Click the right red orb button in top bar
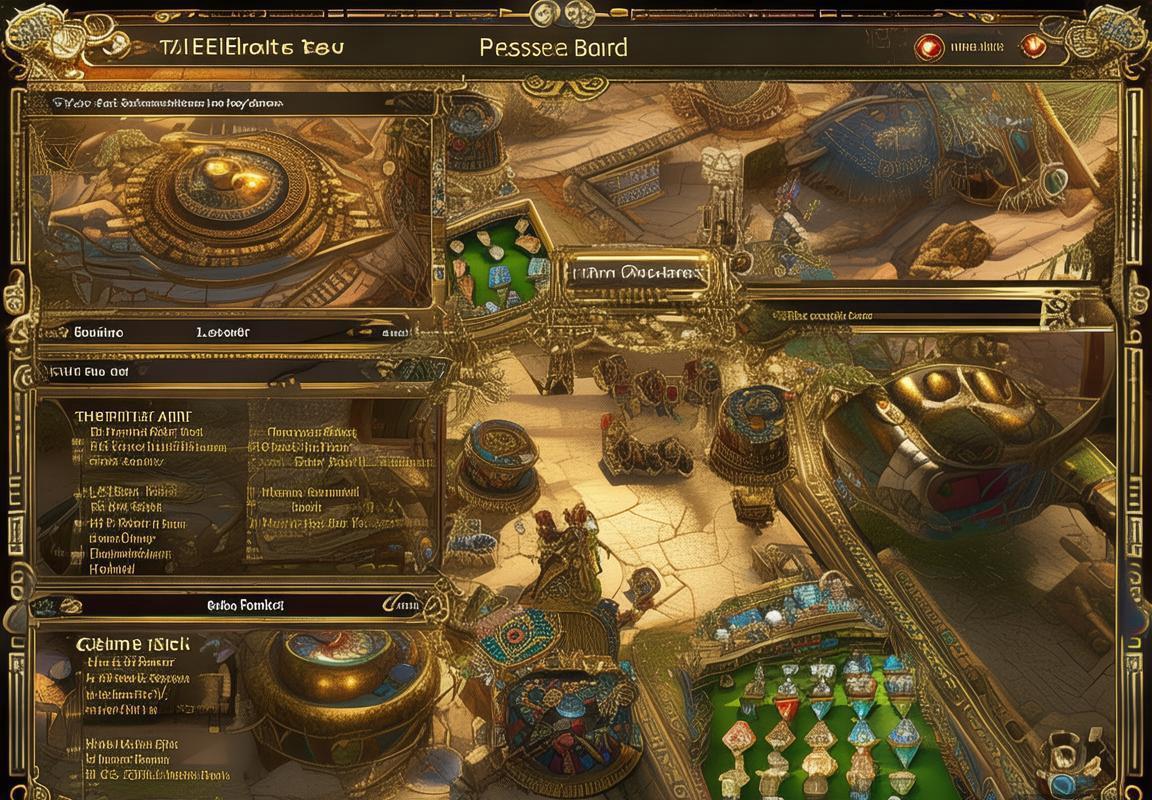This screenshot has width=1152, height=800. 1032,46
